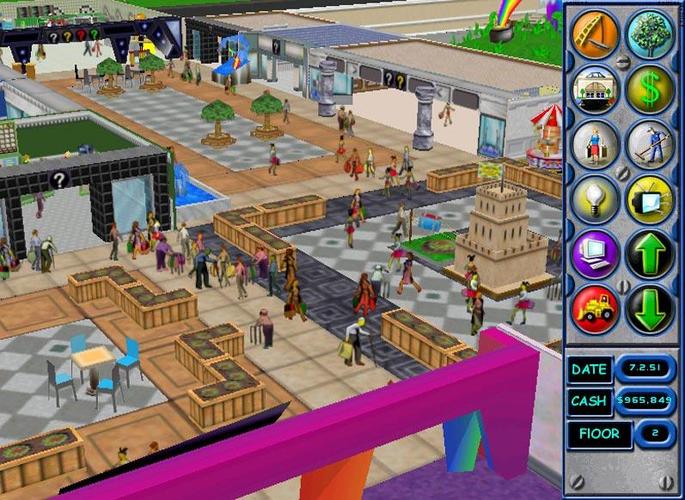Open the store building menu
This screenshot has width=685, height=500.
click(595, 89)
